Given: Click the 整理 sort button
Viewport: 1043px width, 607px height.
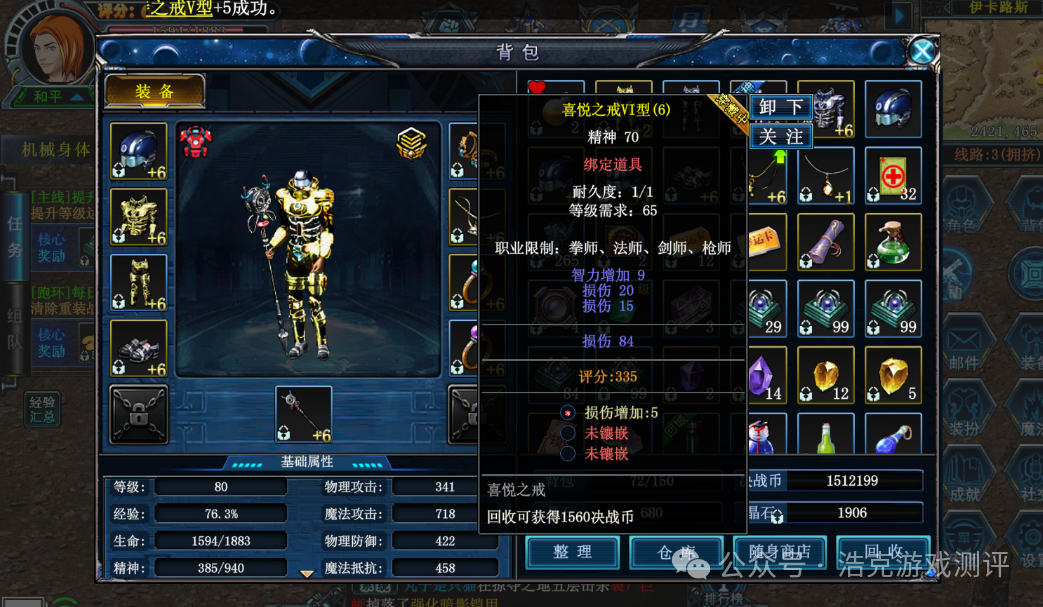Looking at the screenshot, I should pyautogui.click(x=572, y=552).
